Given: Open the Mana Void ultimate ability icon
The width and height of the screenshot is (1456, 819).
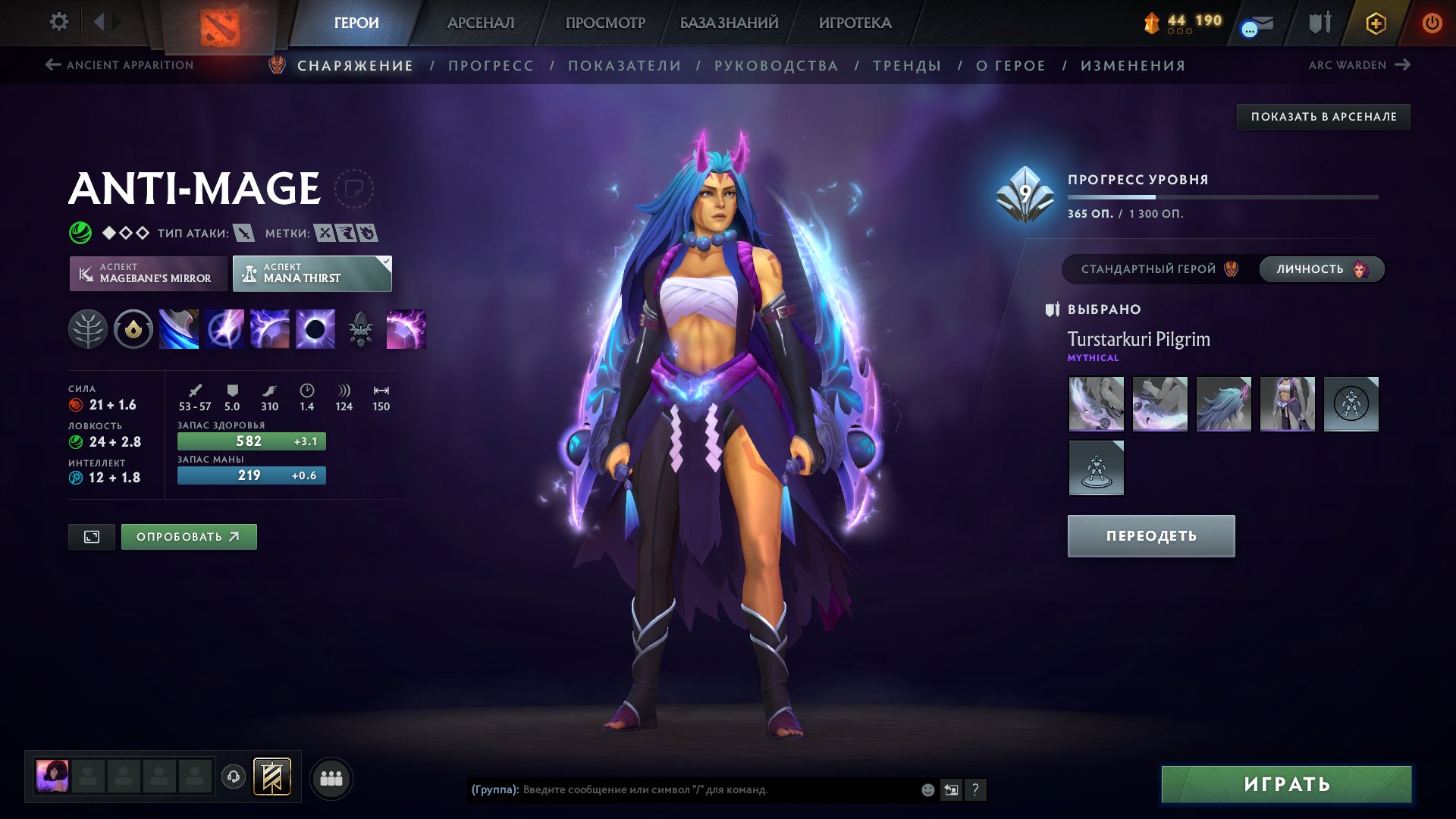Looking at the screenshot, I should [x=315, y=328].
